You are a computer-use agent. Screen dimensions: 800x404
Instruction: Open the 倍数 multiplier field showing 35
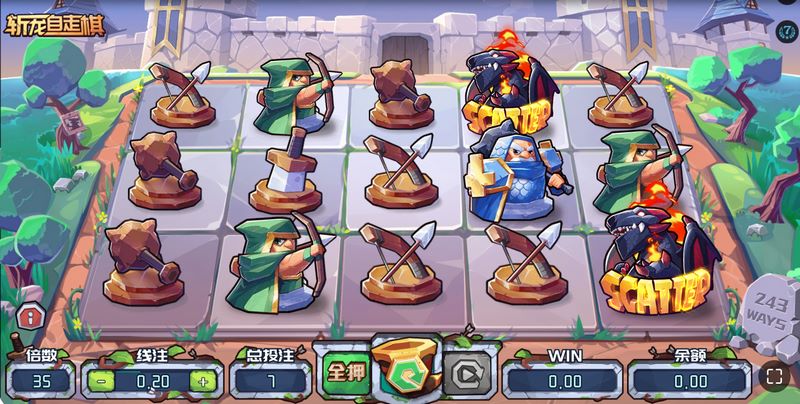(x=39, y=381)
